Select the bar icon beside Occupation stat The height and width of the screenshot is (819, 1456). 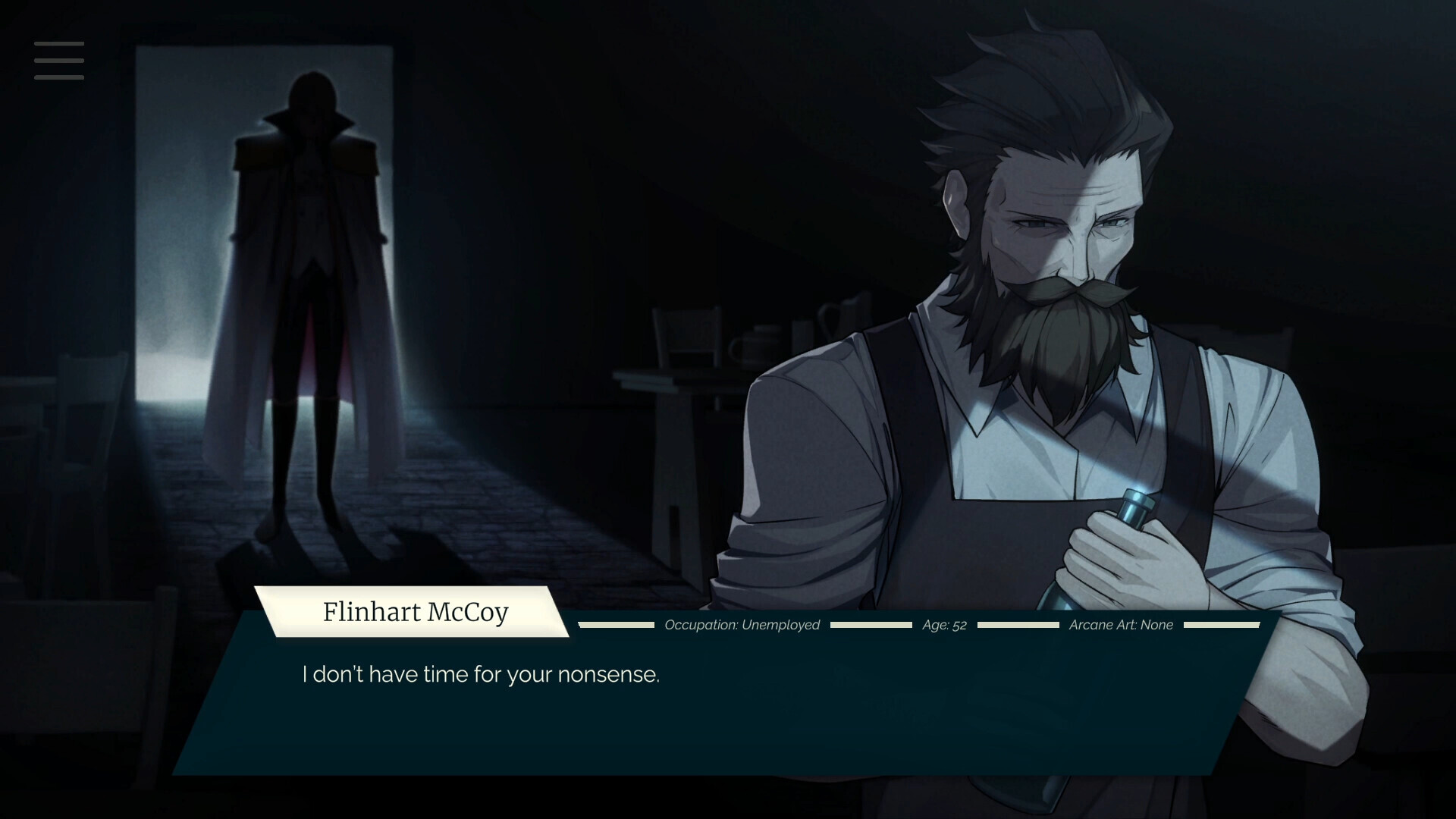(x=614, y=625)
